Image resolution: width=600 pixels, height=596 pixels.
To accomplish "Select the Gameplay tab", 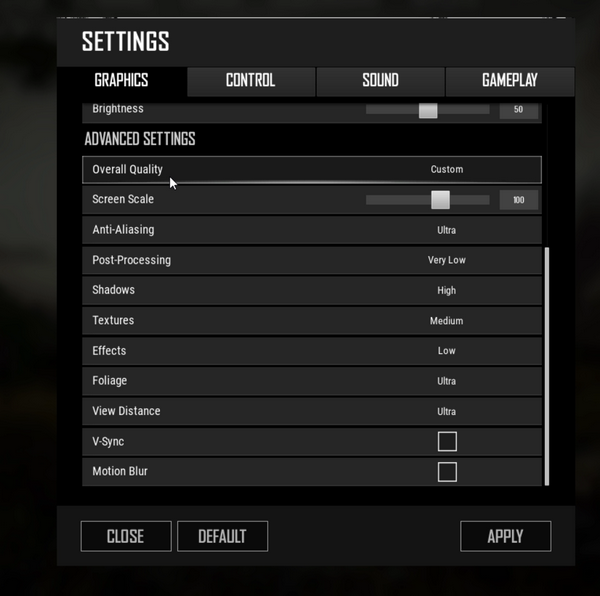I will click(509, 81).
